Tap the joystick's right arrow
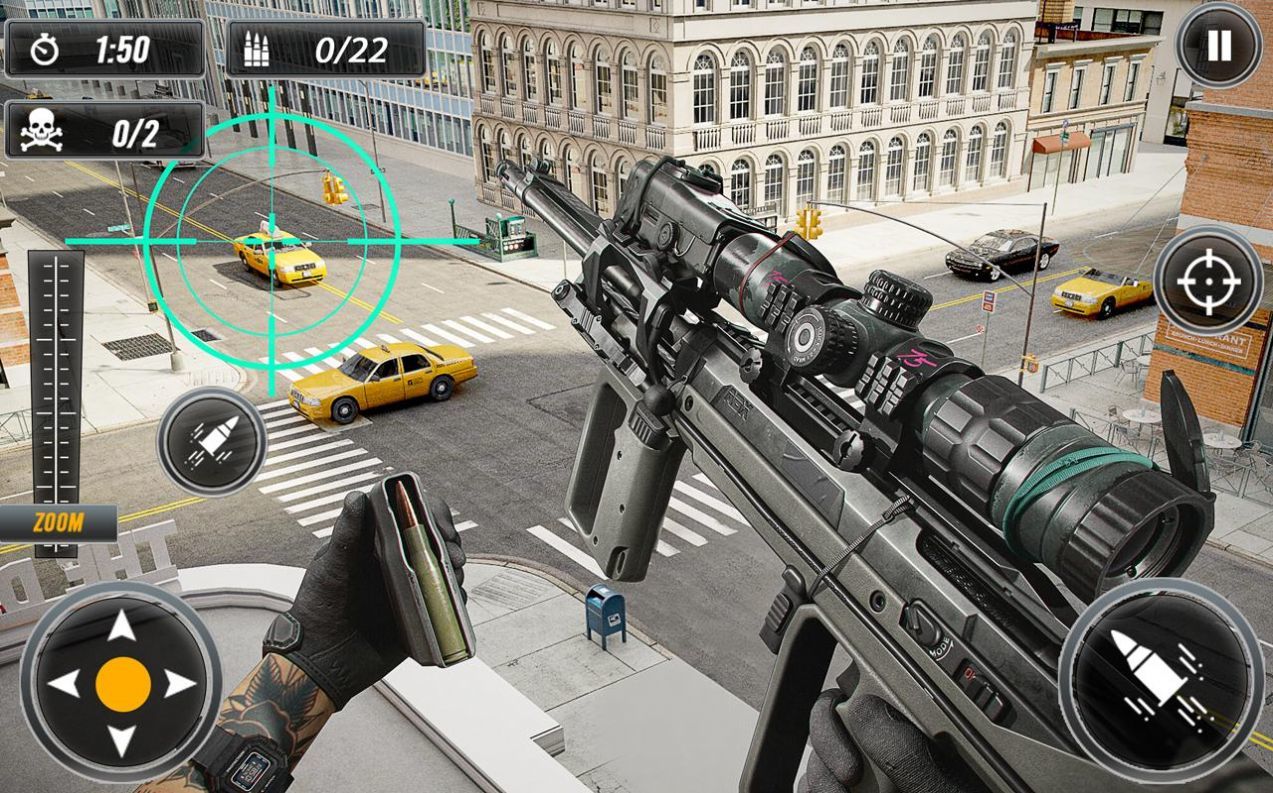 click(x=180, y=684)
